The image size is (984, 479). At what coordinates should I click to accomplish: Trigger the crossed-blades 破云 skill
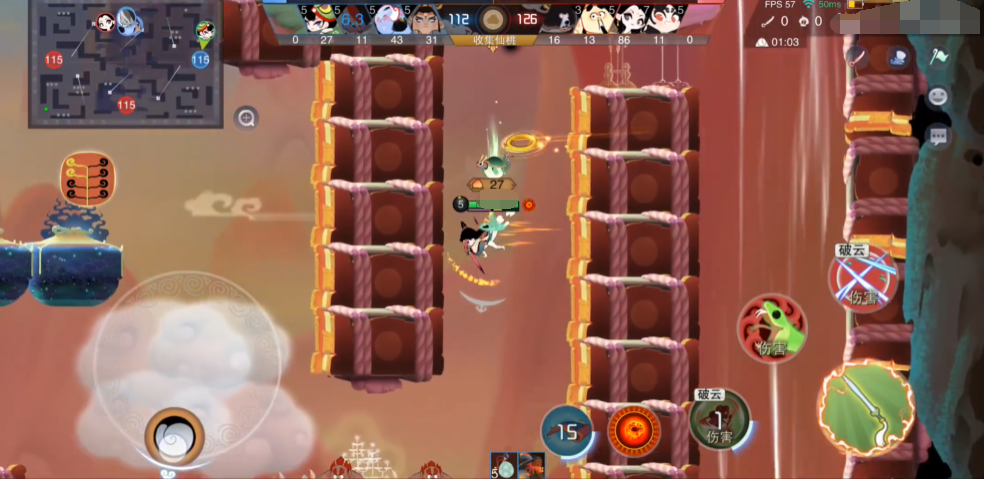point(862,276)
